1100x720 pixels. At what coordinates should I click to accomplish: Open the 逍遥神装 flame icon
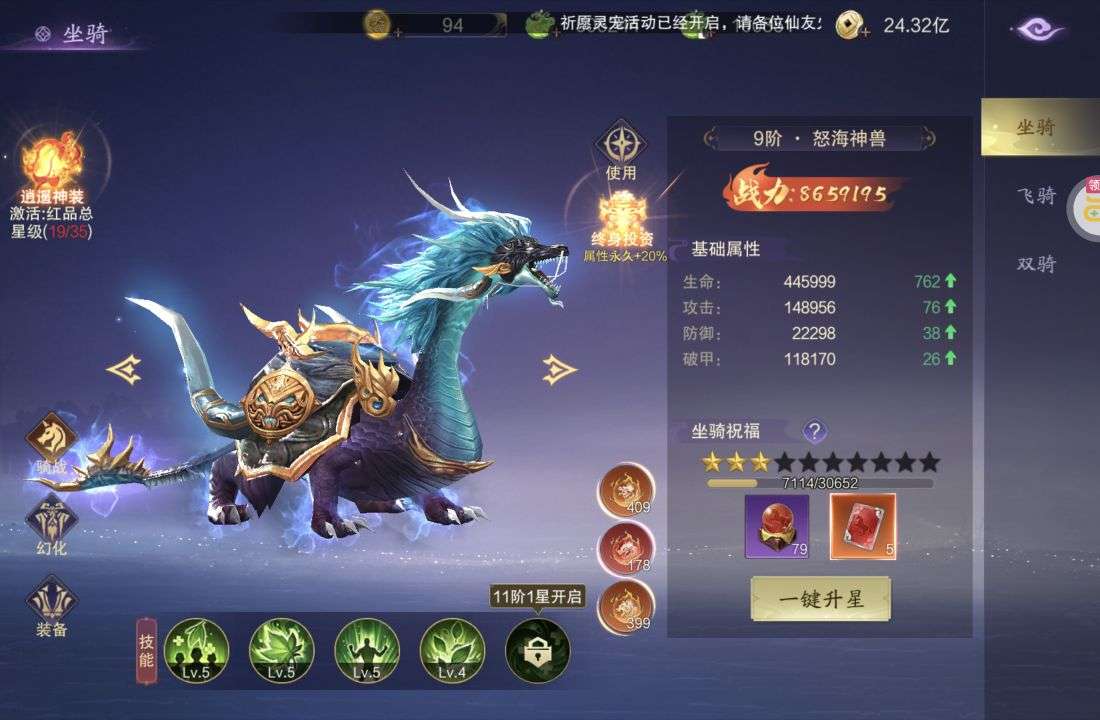52,165
